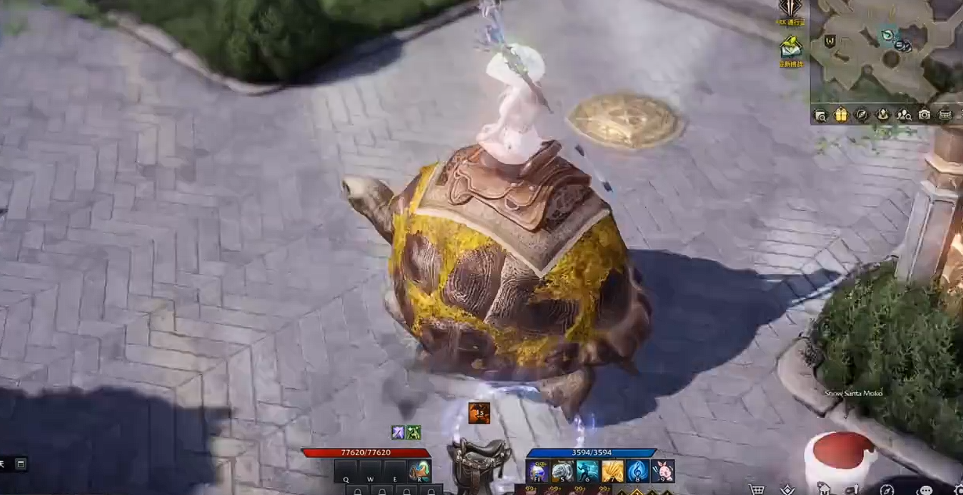Select the green running figure buff icon
Screen dimensions: 963x495
pos(413,433)
